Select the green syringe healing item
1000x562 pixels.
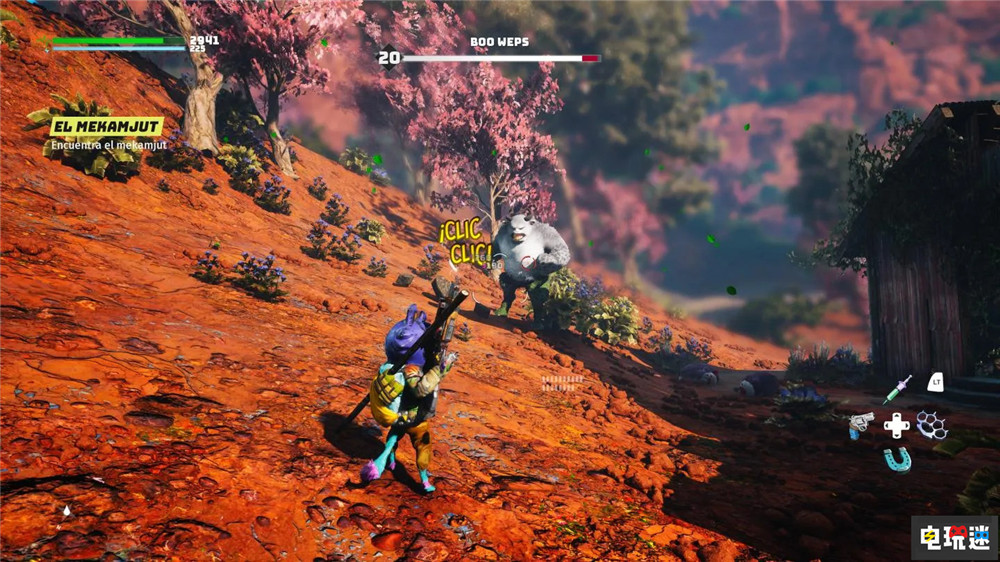click(x=897, y=388)
